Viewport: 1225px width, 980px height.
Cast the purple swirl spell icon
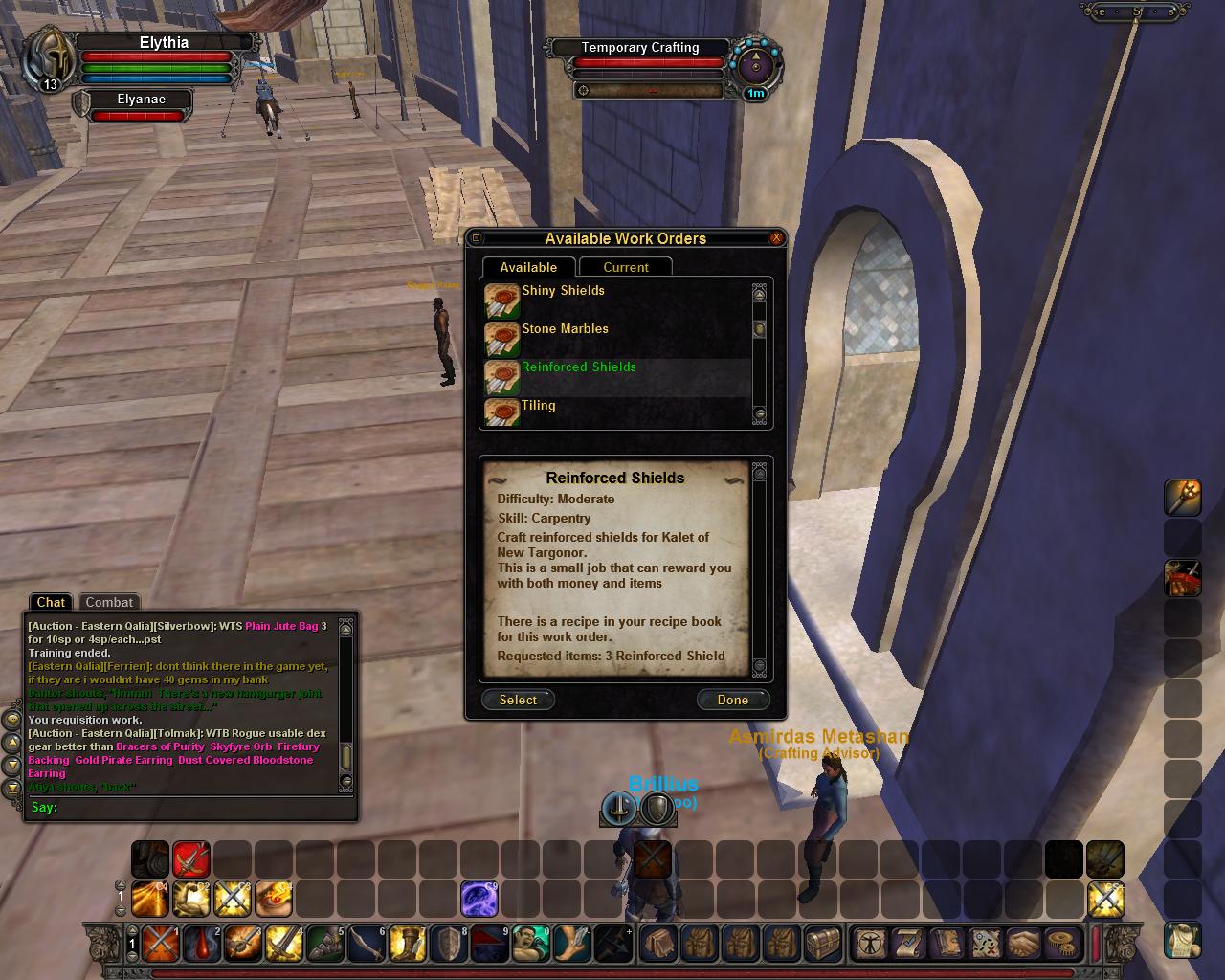(x=479, y=899)
